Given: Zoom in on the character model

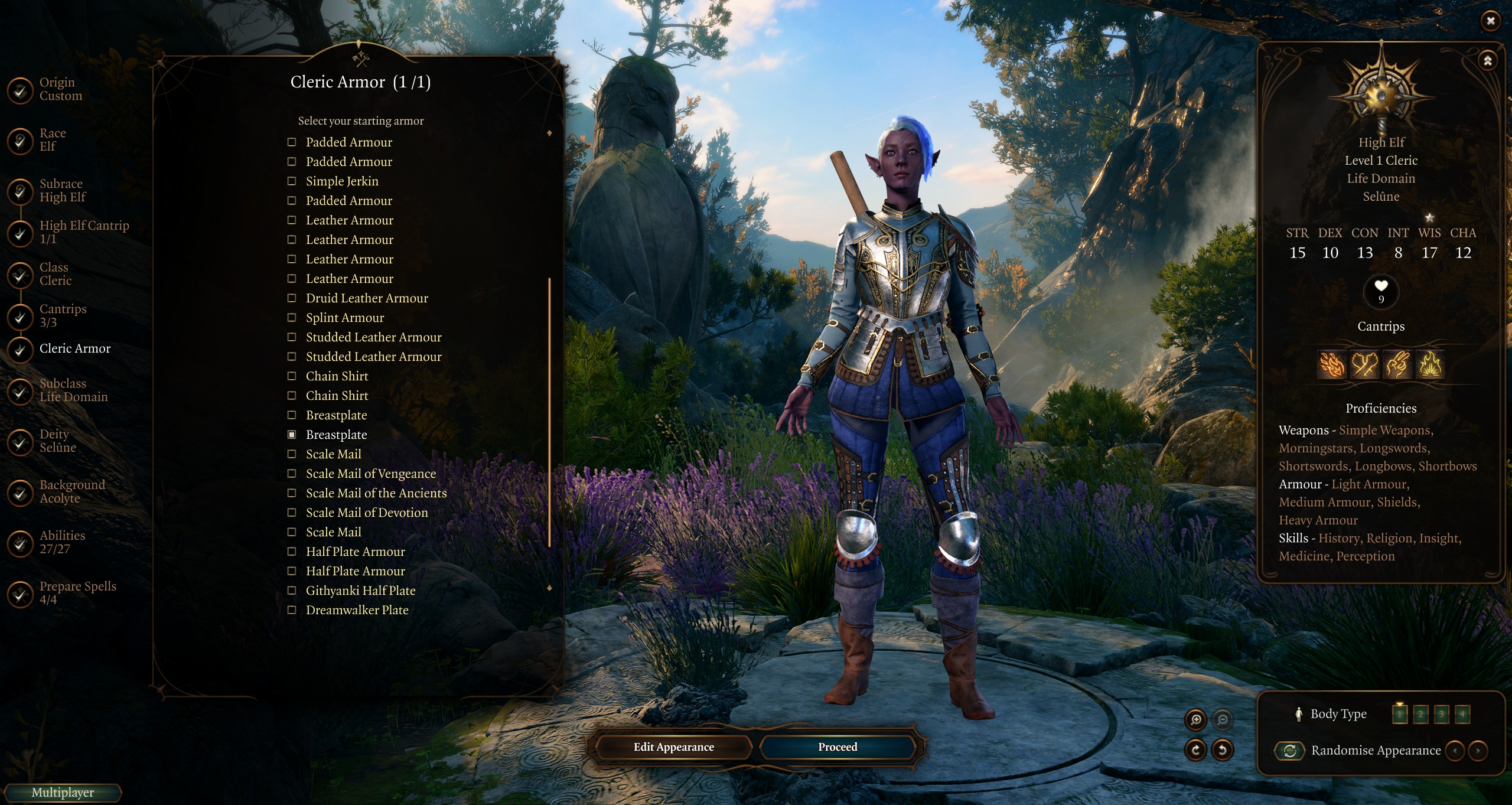Looking at the screenshot, I should (x=1196, y=719).
